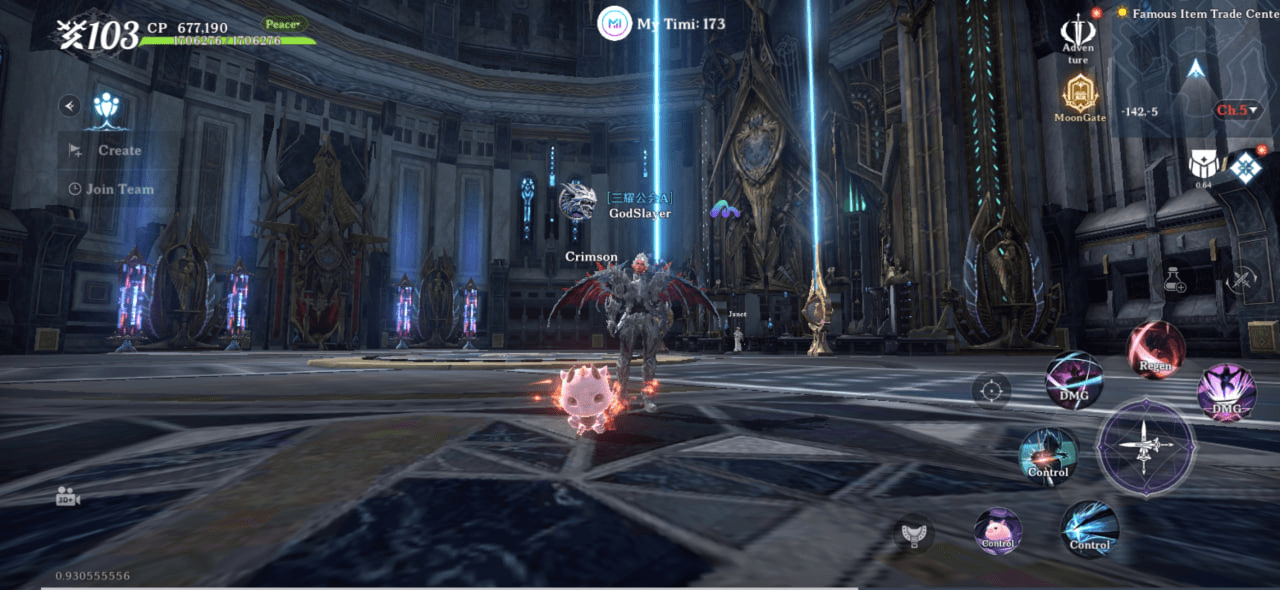The image size is (1280, 590).
Task: Click the 3D camera icon
Action: tap(68, 497)
